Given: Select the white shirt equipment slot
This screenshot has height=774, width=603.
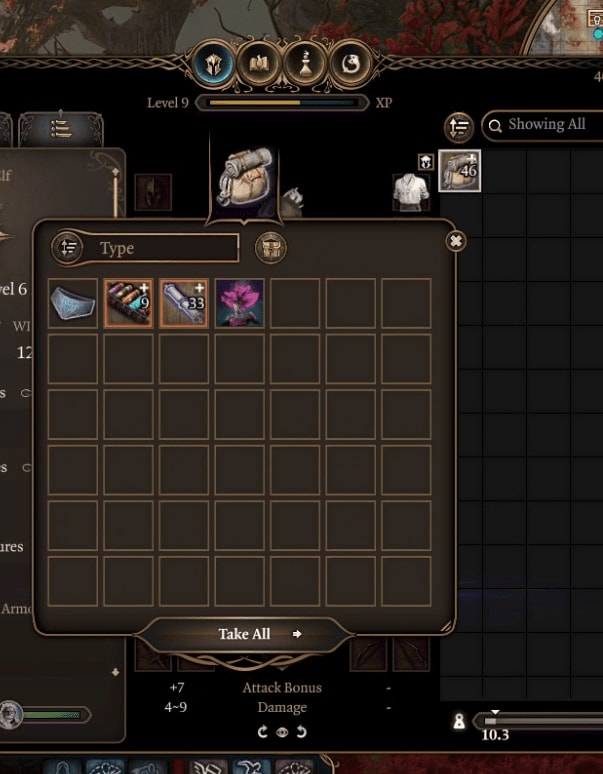Looking at the screenshot, I should point(407,192).
